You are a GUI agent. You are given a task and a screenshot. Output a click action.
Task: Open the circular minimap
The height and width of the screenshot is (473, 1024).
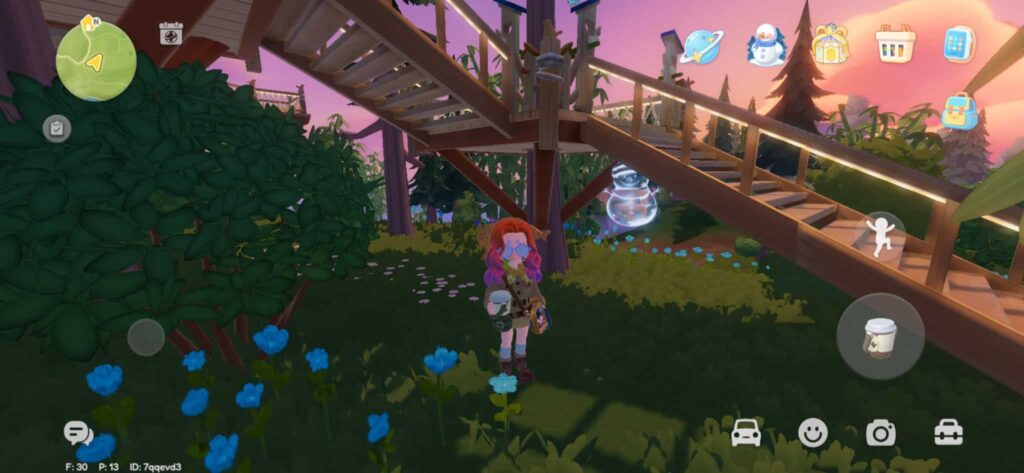point(96,61)
